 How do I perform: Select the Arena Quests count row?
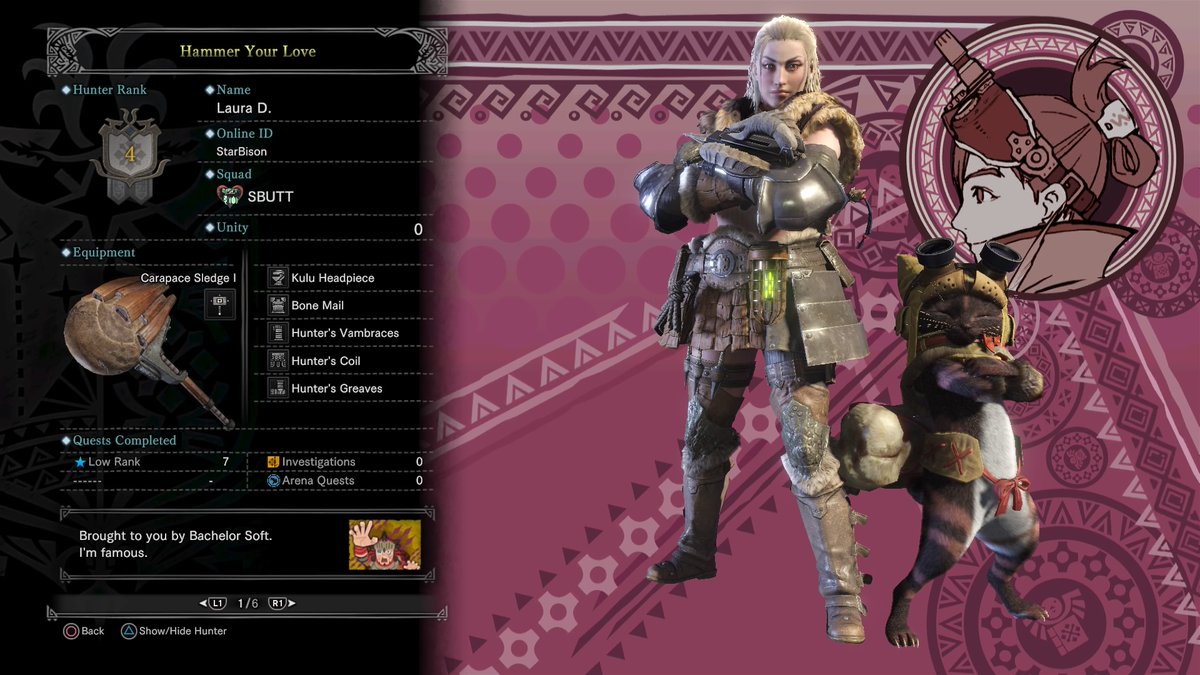pyautogui.click(x=345, y=481)
